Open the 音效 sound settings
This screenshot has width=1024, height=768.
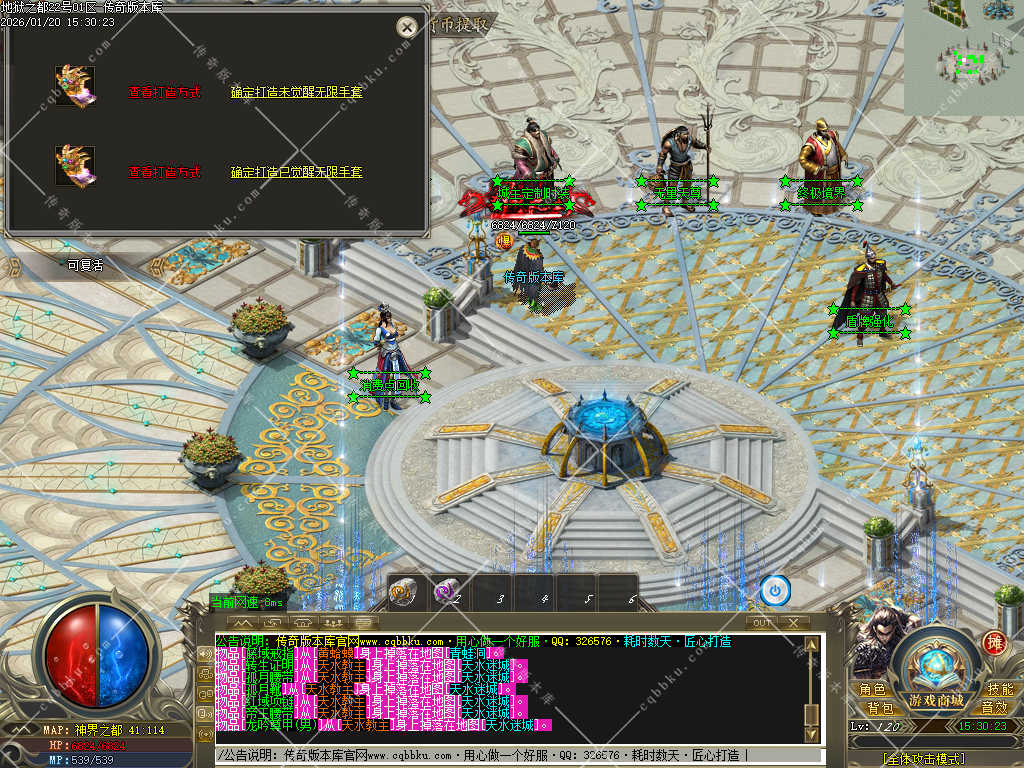point(994,707)
